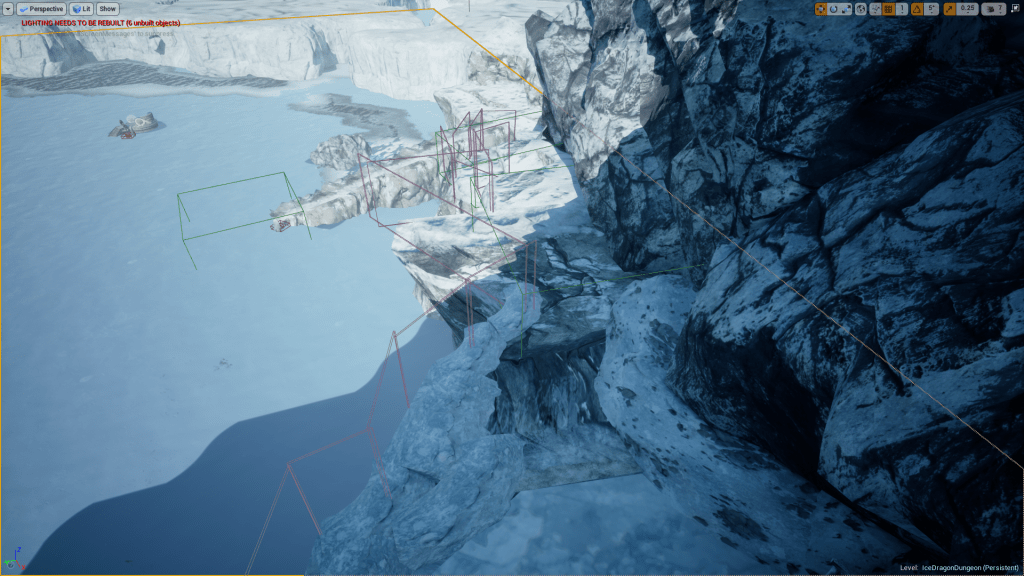Toggle rotation snapping triangle icon

tap(918, 9)
